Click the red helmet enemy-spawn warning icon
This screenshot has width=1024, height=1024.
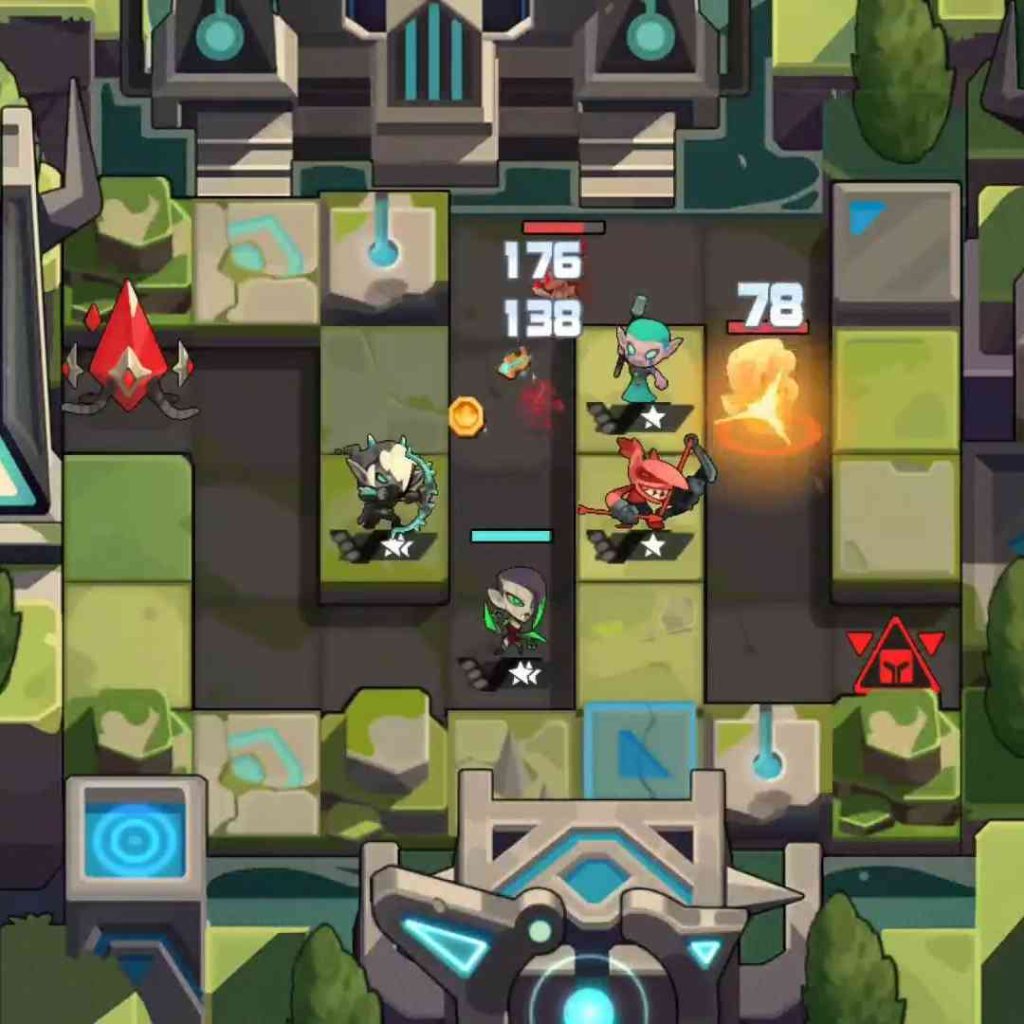coord(895,661)
